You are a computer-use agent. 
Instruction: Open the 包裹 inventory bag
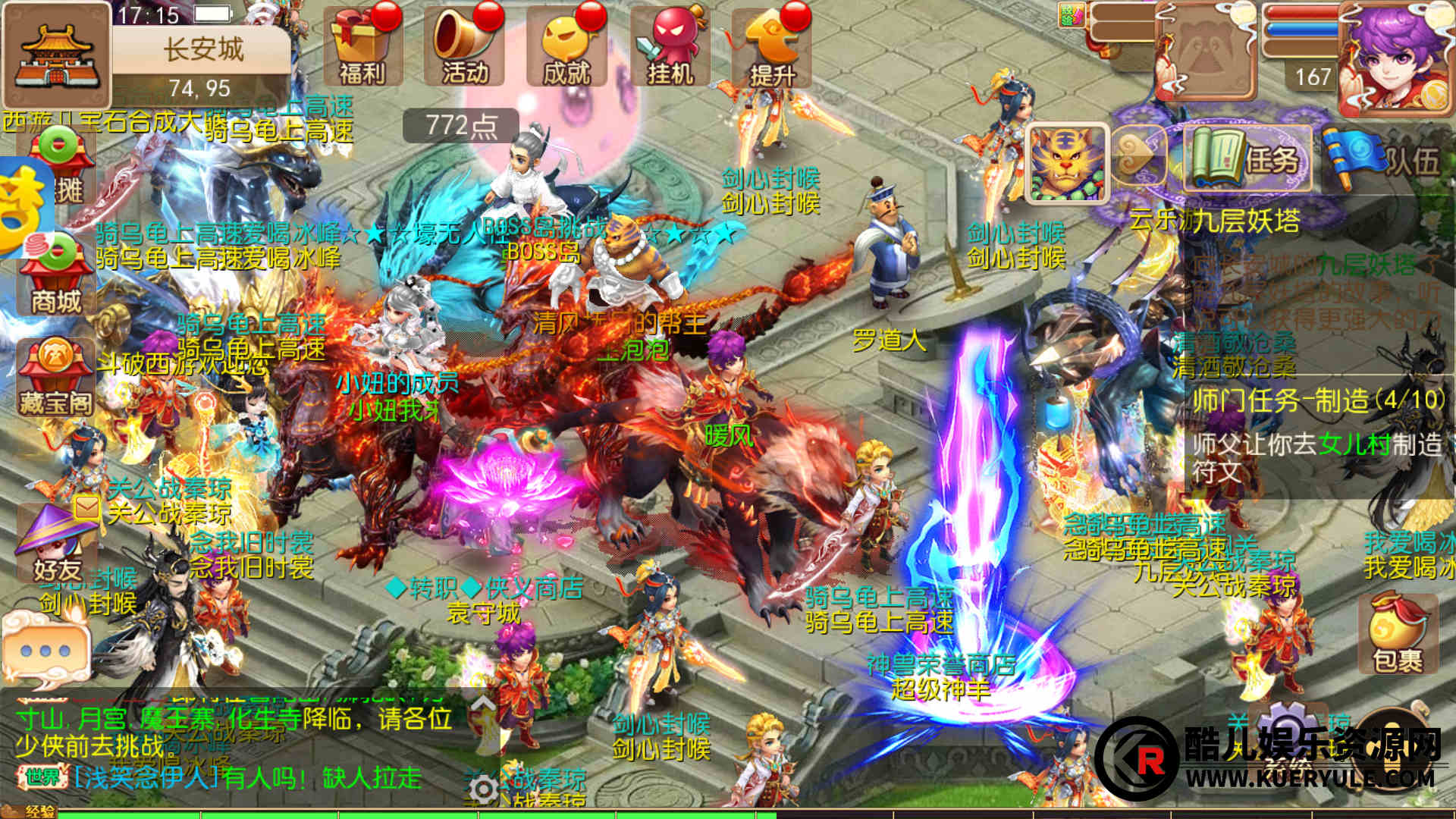(x=1398, y=635)
